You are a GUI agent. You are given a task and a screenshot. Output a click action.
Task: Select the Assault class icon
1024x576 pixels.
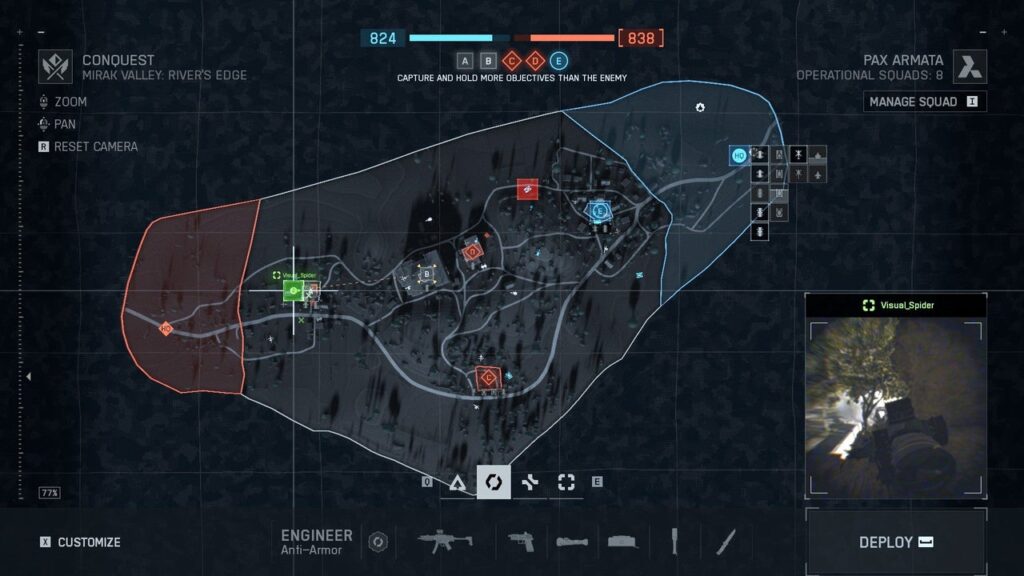pyautogui.click(x=457, y=482)
